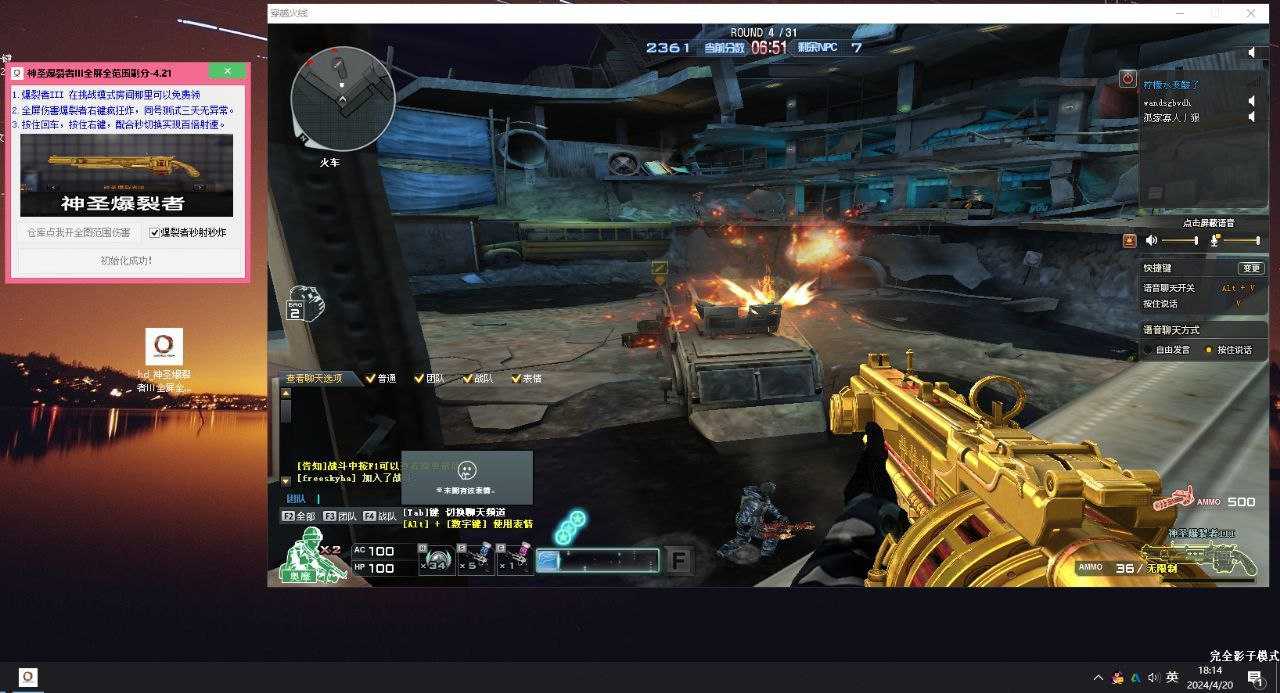Click the circular minimap
The image size is (1280, 693).
(342, 99)
